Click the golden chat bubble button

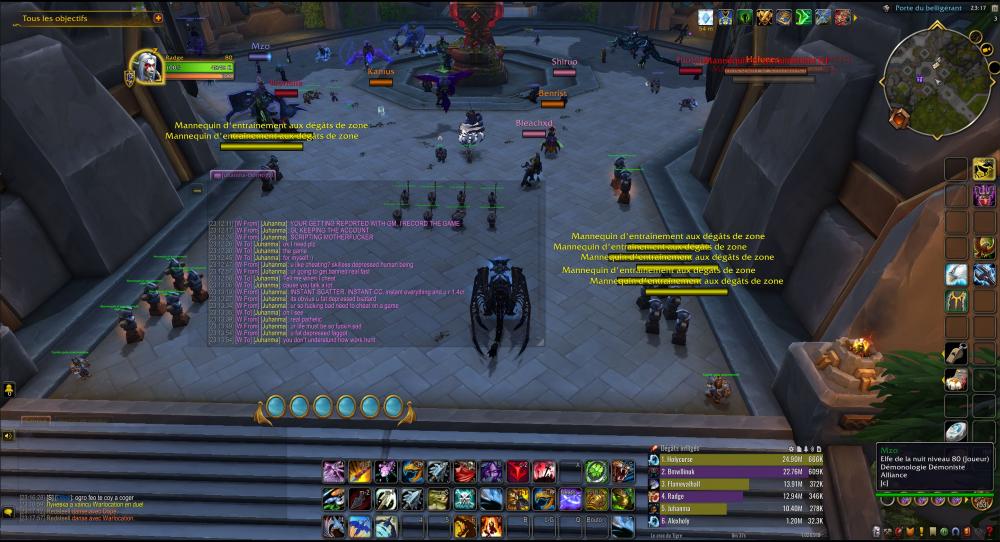[x=9, y=512]
